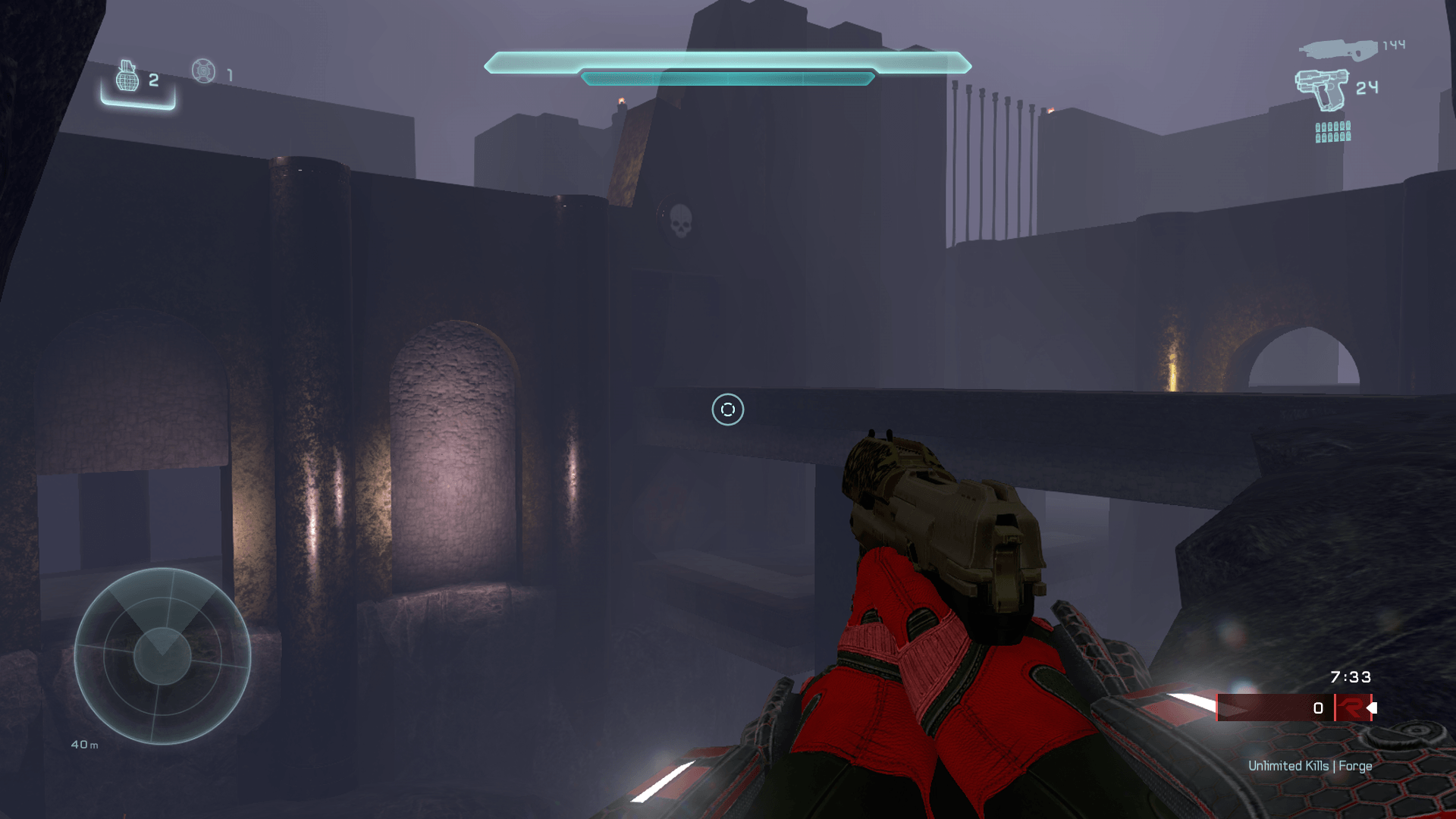
Task: Choose the secondary grenade type icon
Action: pos(203,71)
